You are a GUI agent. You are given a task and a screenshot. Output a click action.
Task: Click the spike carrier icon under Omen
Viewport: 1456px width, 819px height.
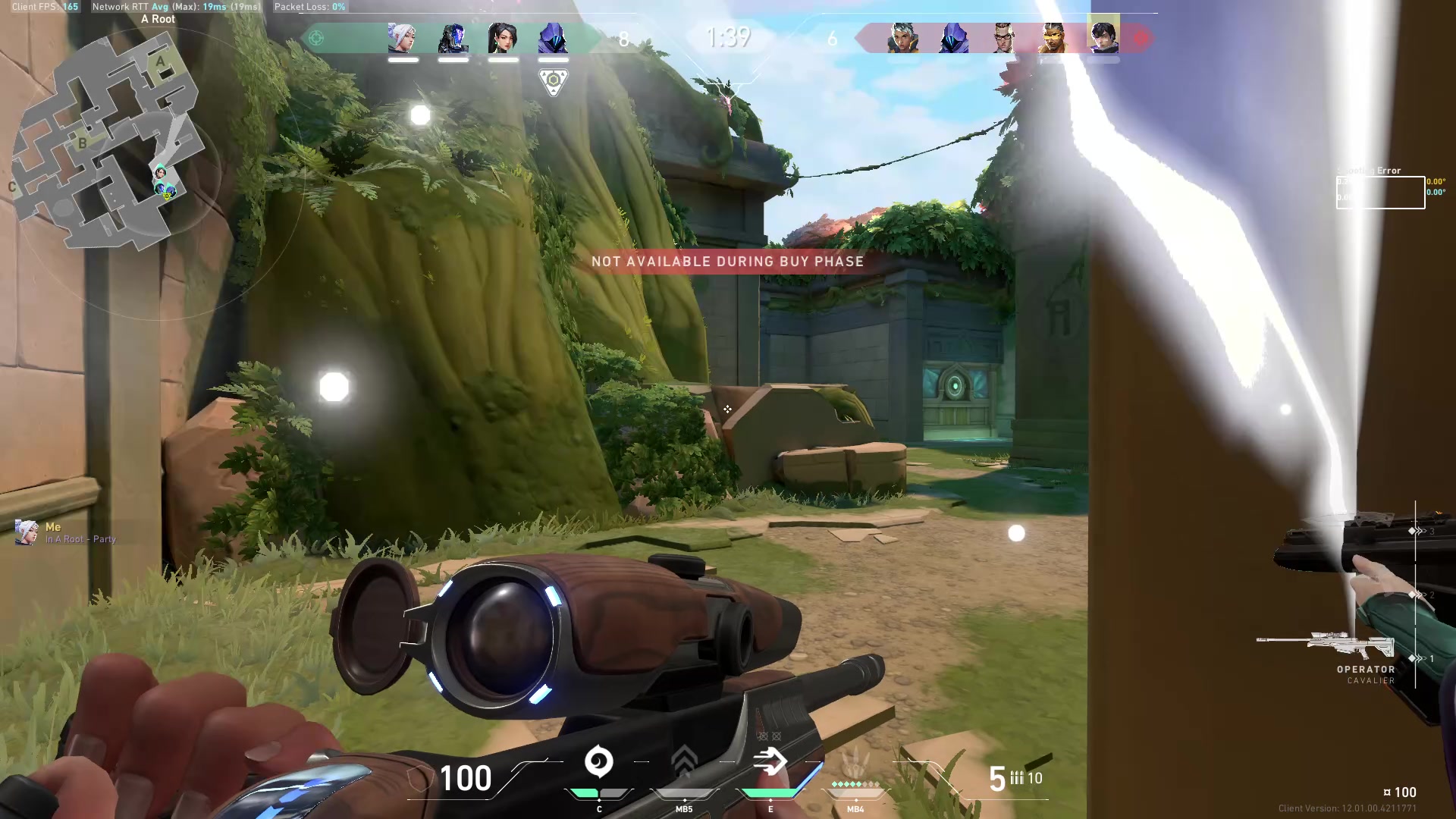pos(553,81)
